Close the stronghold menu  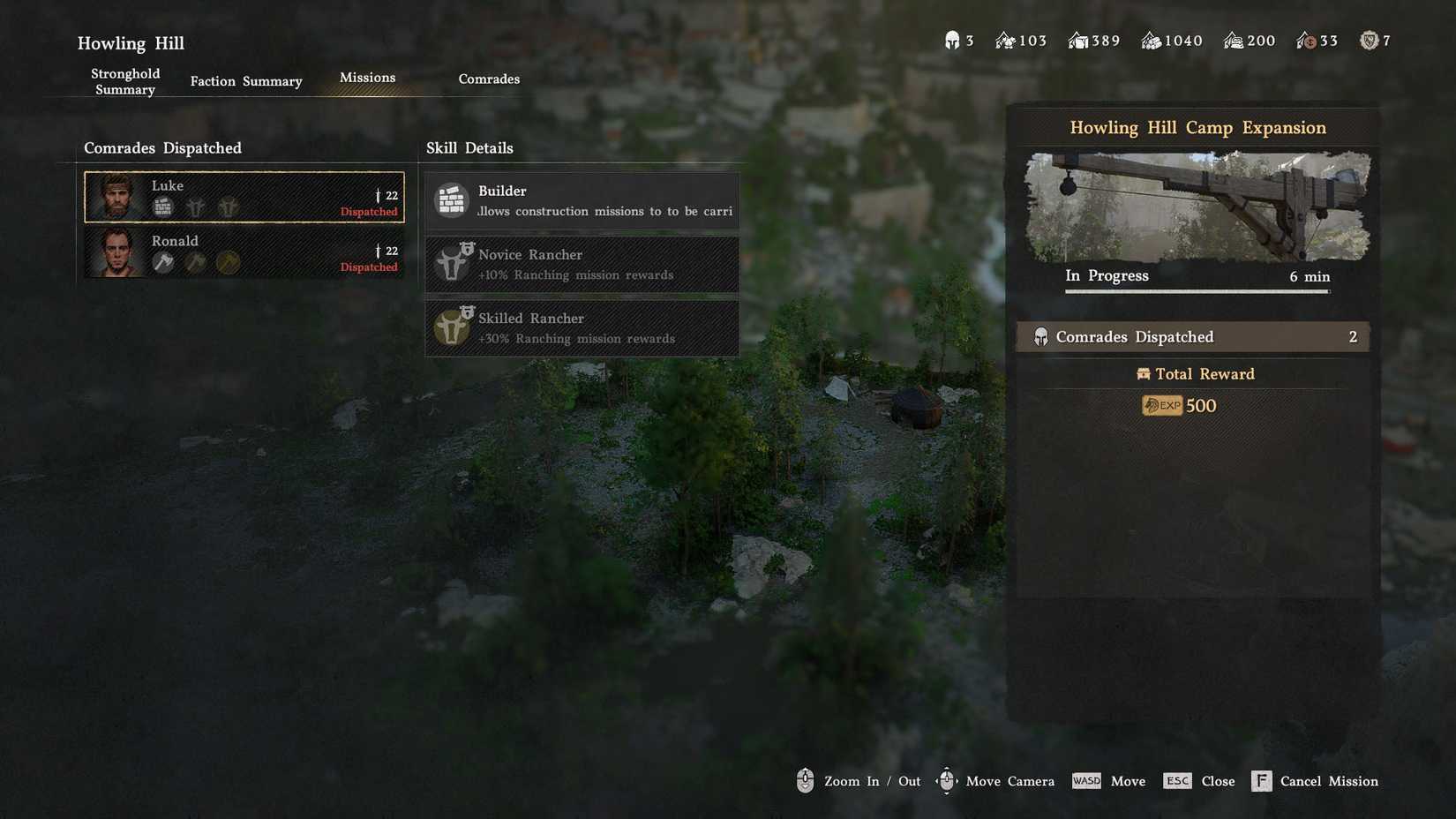(1198, 781)
